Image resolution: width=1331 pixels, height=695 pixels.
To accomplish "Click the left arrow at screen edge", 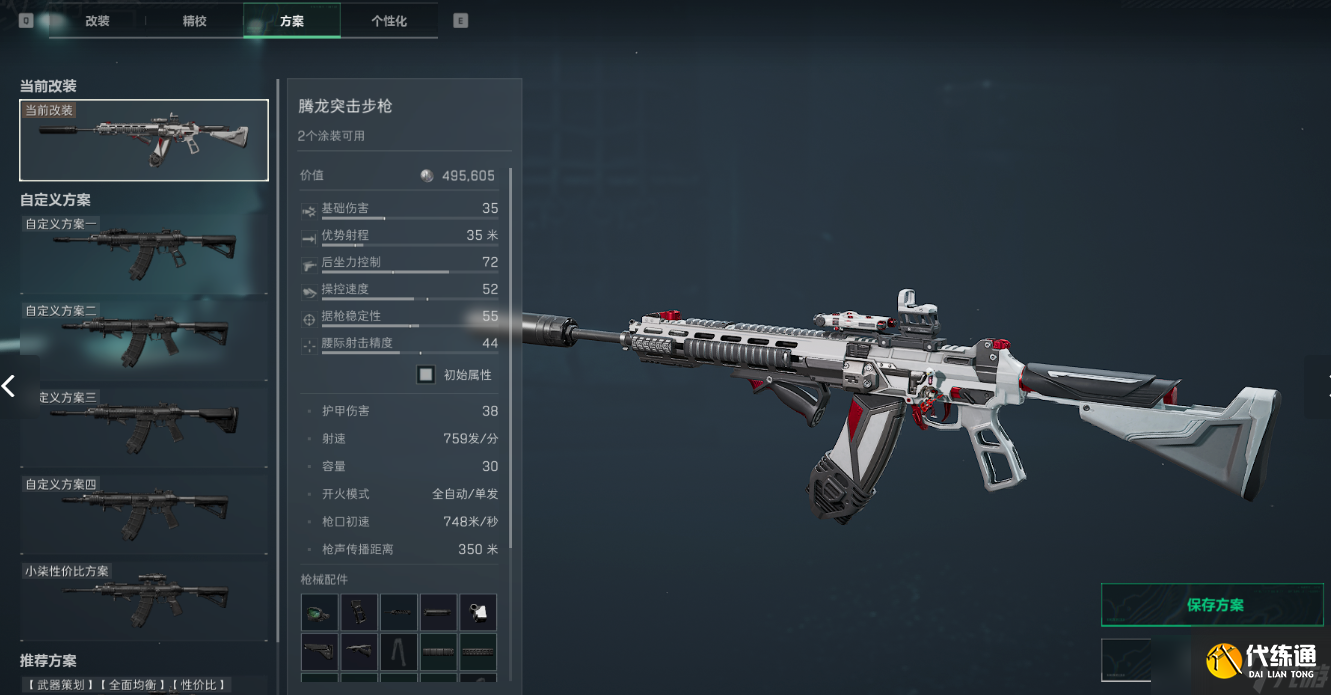I will [9, 385].
